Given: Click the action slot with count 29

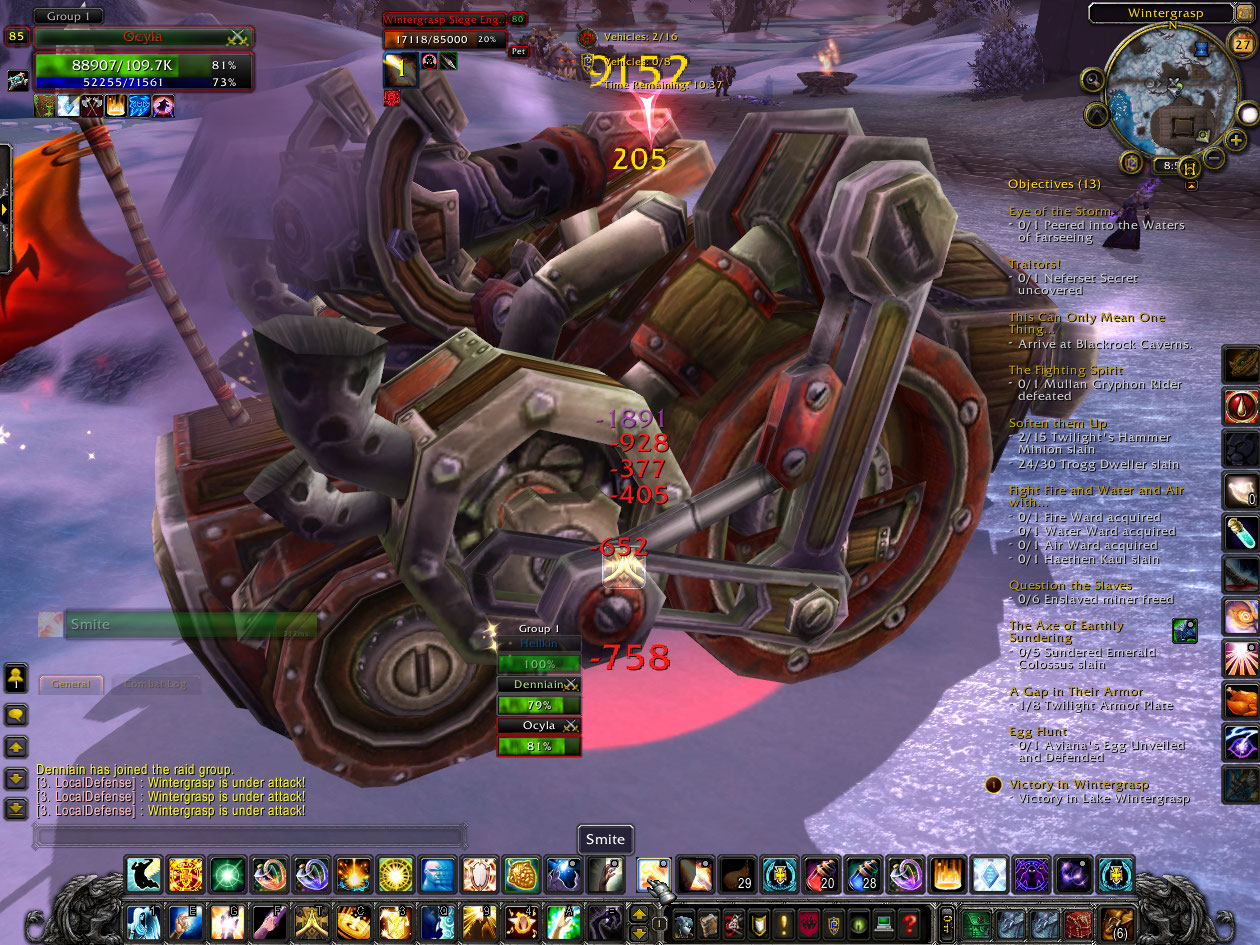Looking at the screenshot, I should (x=738, y=875).
